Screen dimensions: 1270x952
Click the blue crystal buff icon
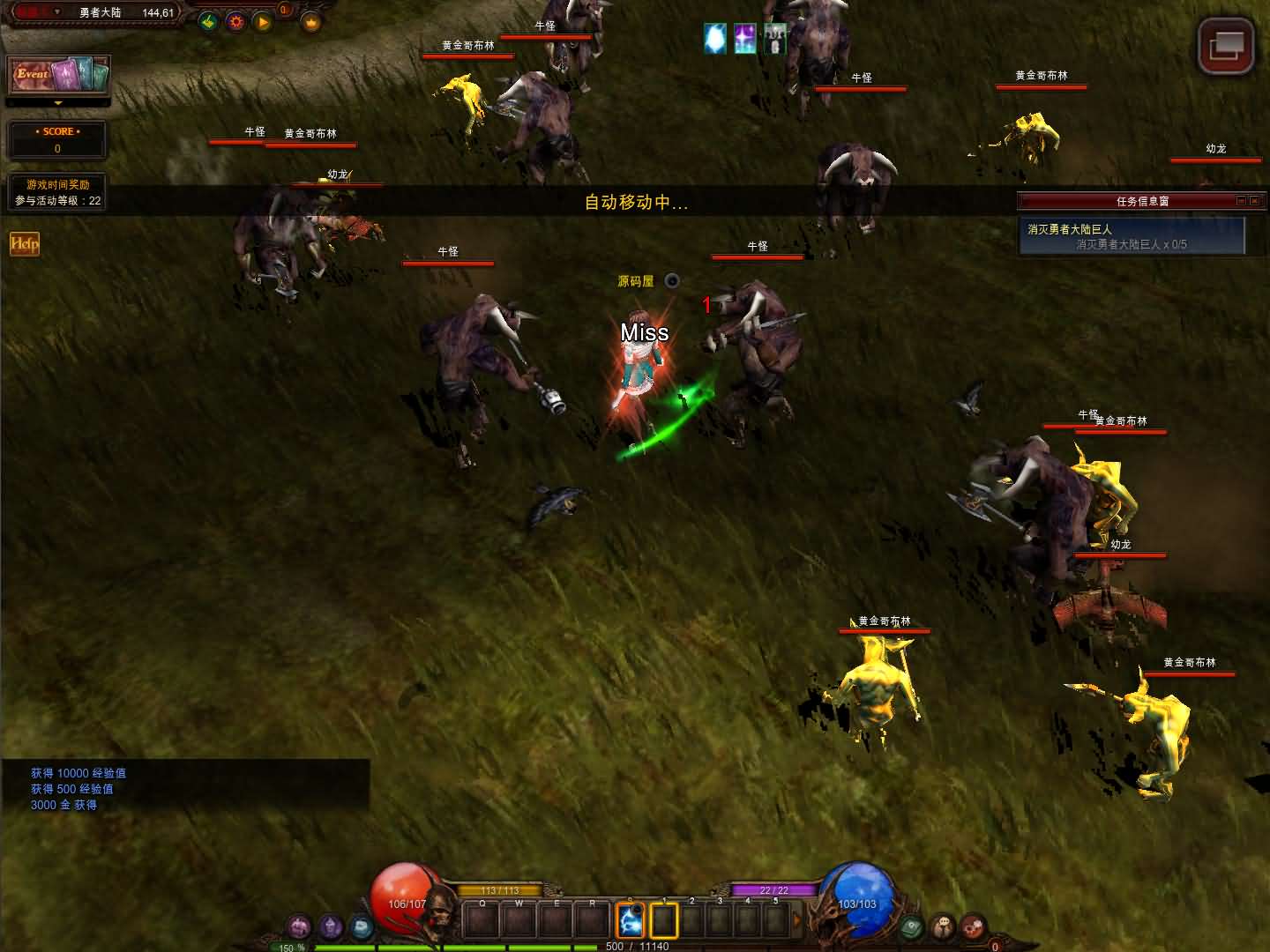point(715,39)
